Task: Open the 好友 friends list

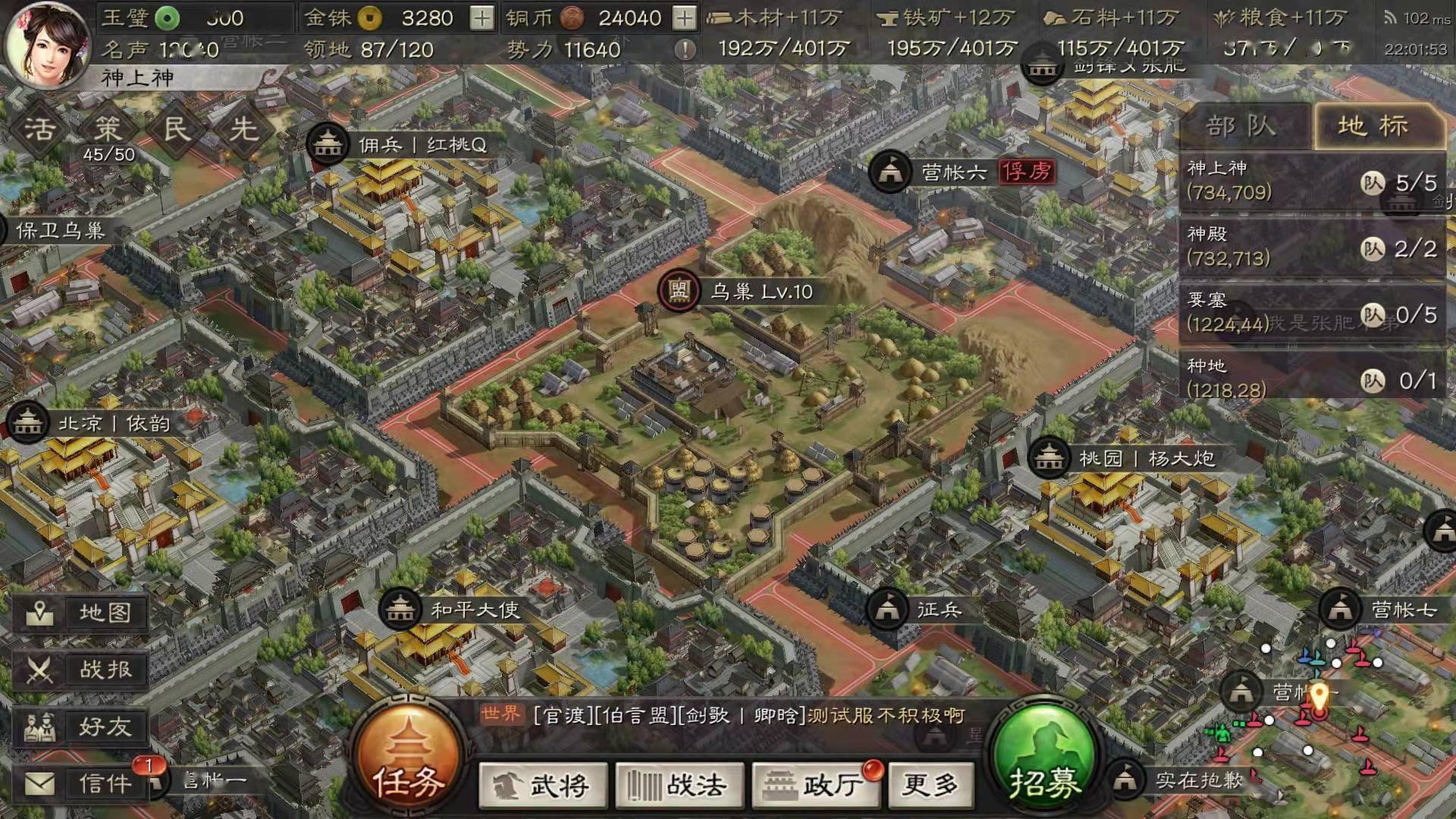Action: [81, 728]
